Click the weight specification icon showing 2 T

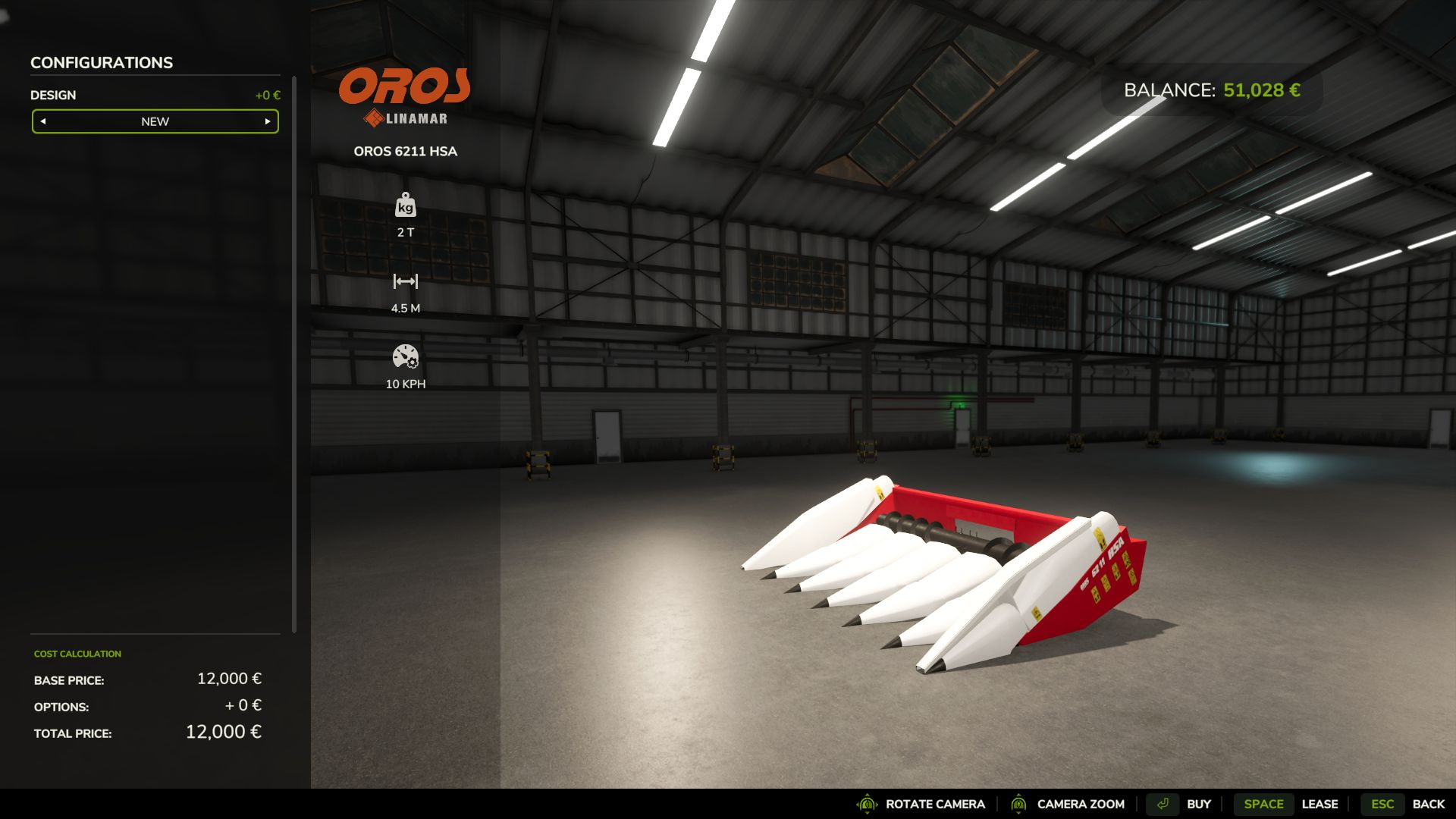point(406,206)
